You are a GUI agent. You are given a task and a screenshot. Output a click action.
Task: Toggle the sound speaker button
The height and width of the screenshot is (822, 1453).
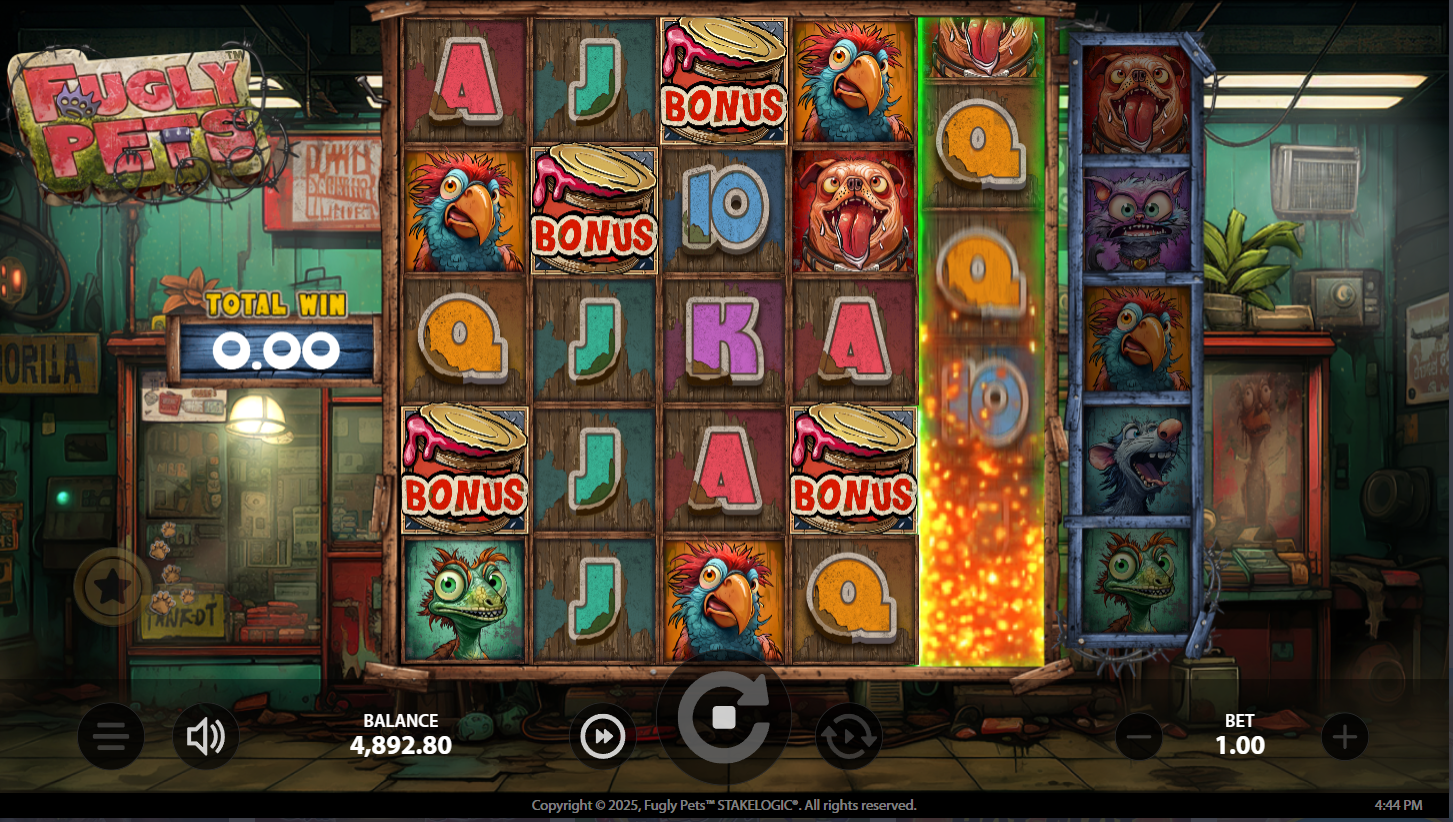[205, 737]
